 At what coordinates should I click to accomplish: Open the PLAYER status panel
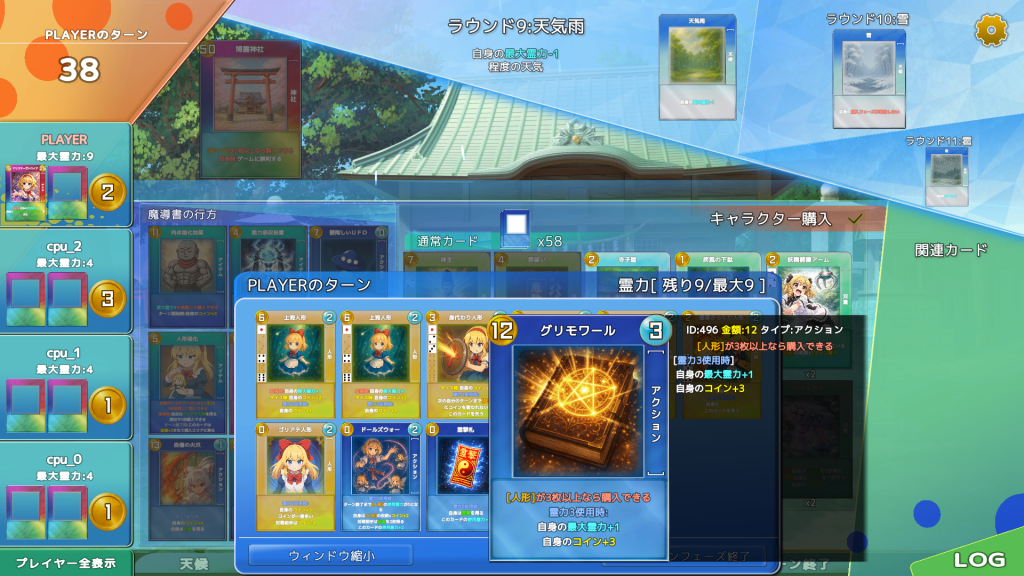(x=65, y=174)
